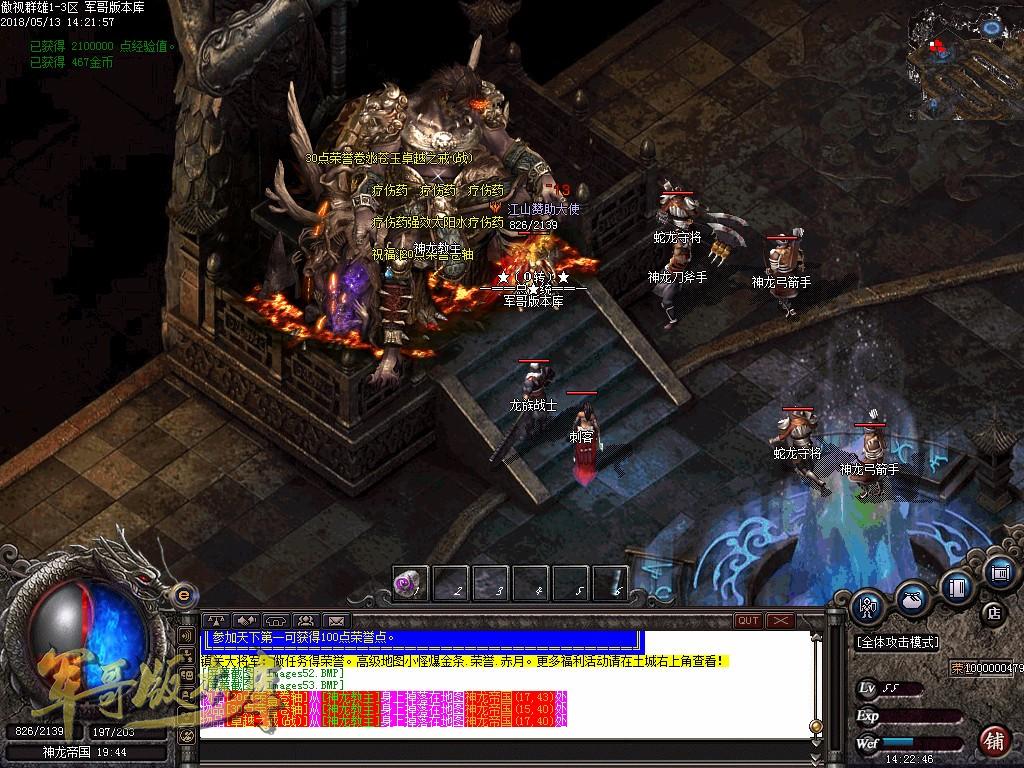Click the handshake button above chat

pyautogui.click(x=246, y=621)
